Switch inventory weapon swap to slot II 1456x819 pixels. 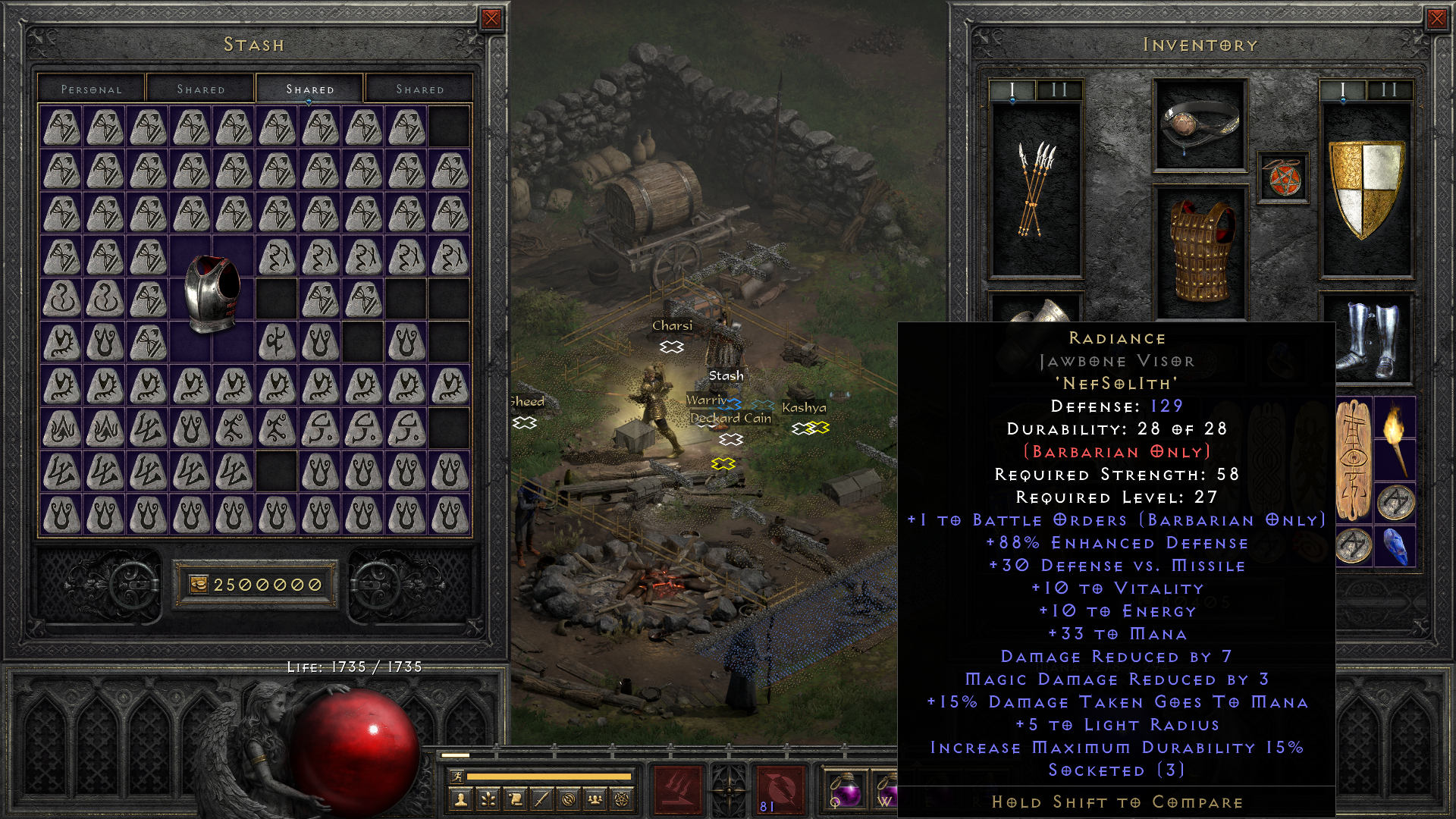(1388, 89)
